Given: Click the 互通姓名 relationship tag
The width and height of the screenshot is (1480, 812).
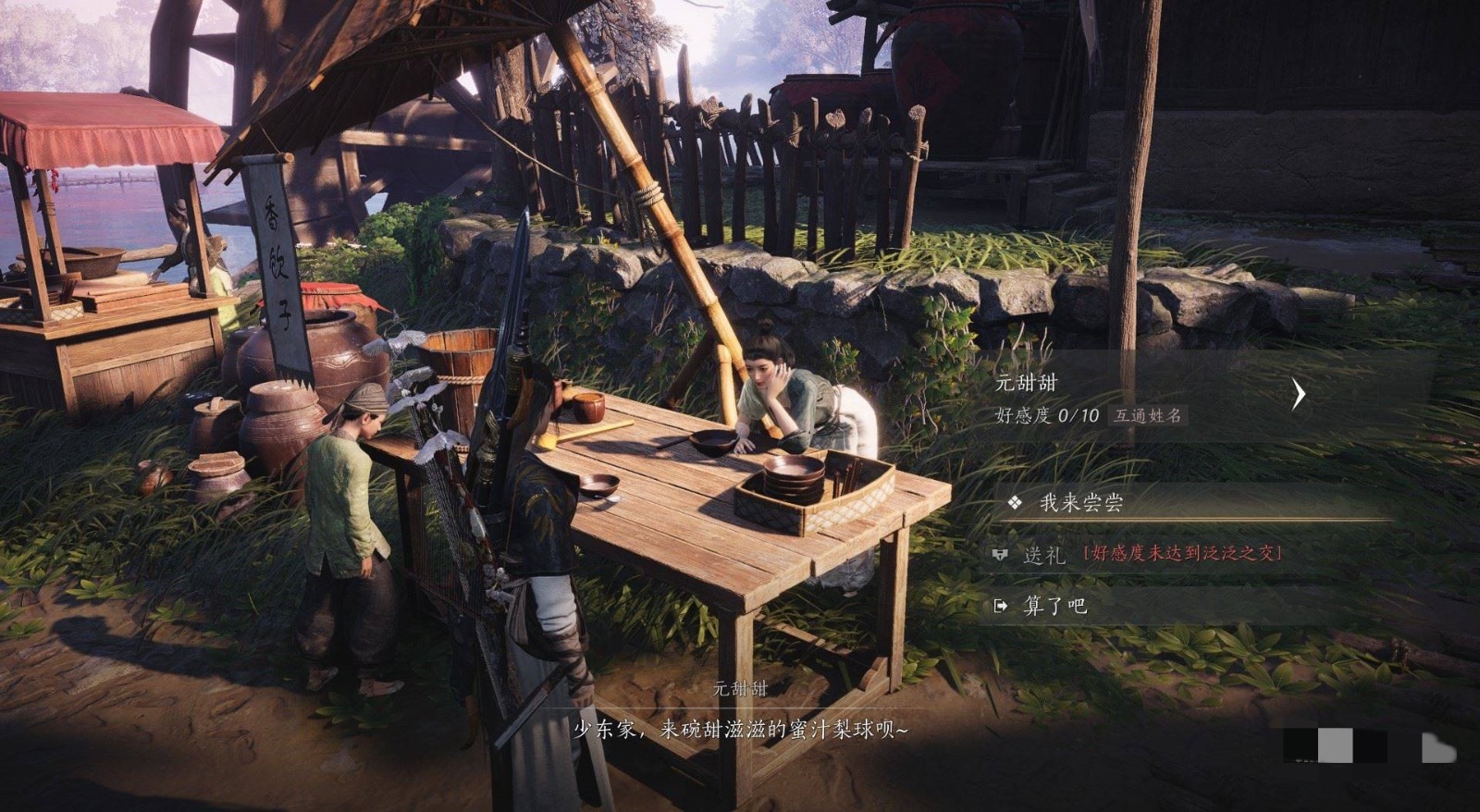Looking at the screenshot, I should (1147, 416).
